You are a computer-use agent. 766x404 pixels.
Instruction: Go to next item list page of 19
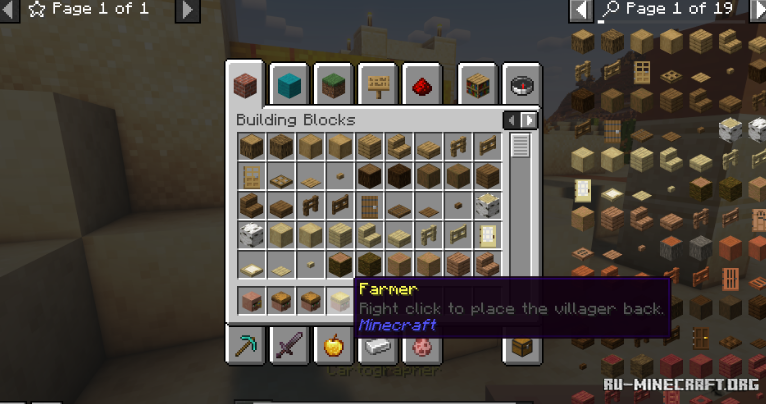coord(750,10)
